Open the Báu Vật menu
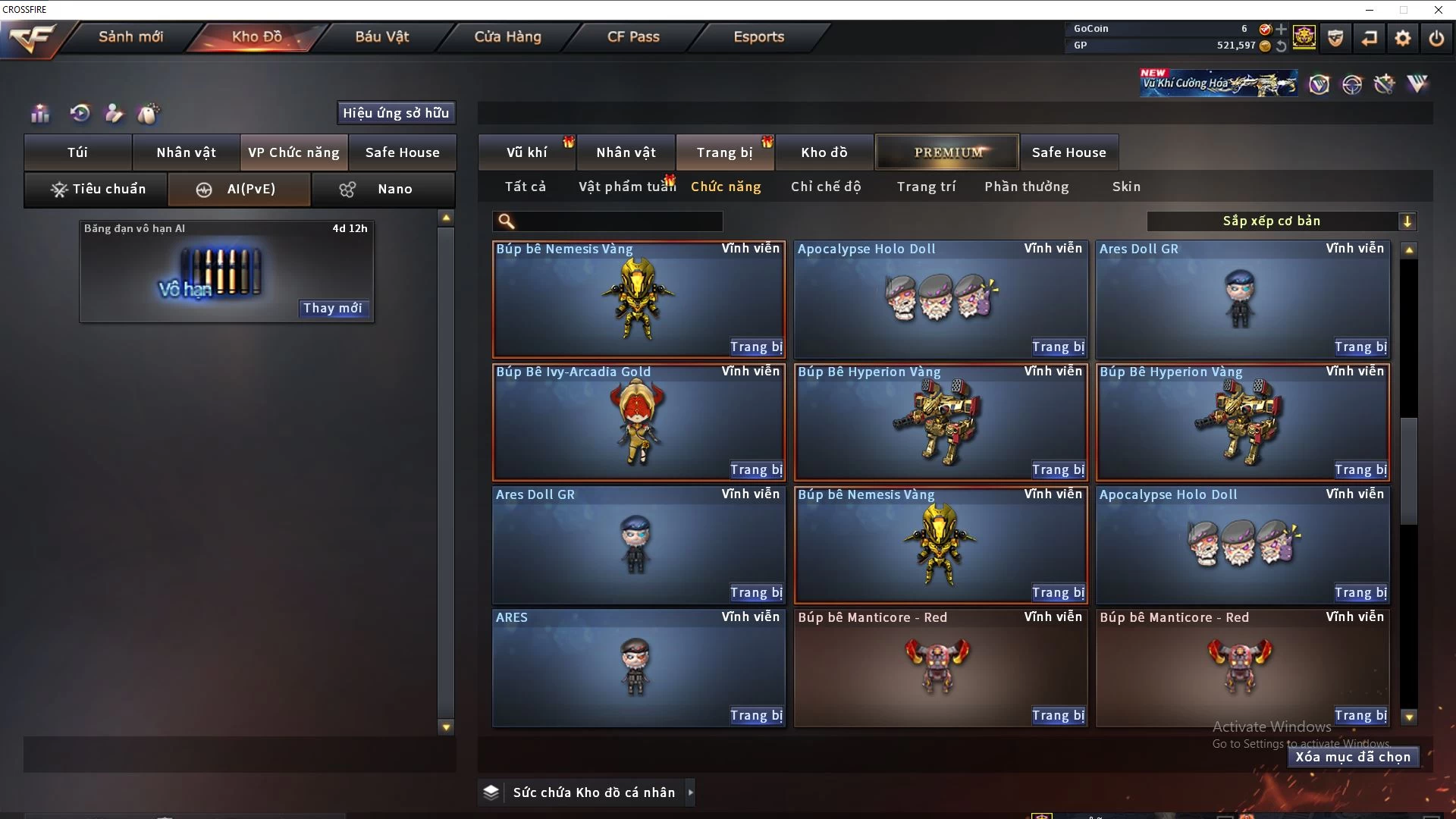Image resolution: width=1456 pixels, height=819 pixels. pyautogui.click(x=381, y=36)
